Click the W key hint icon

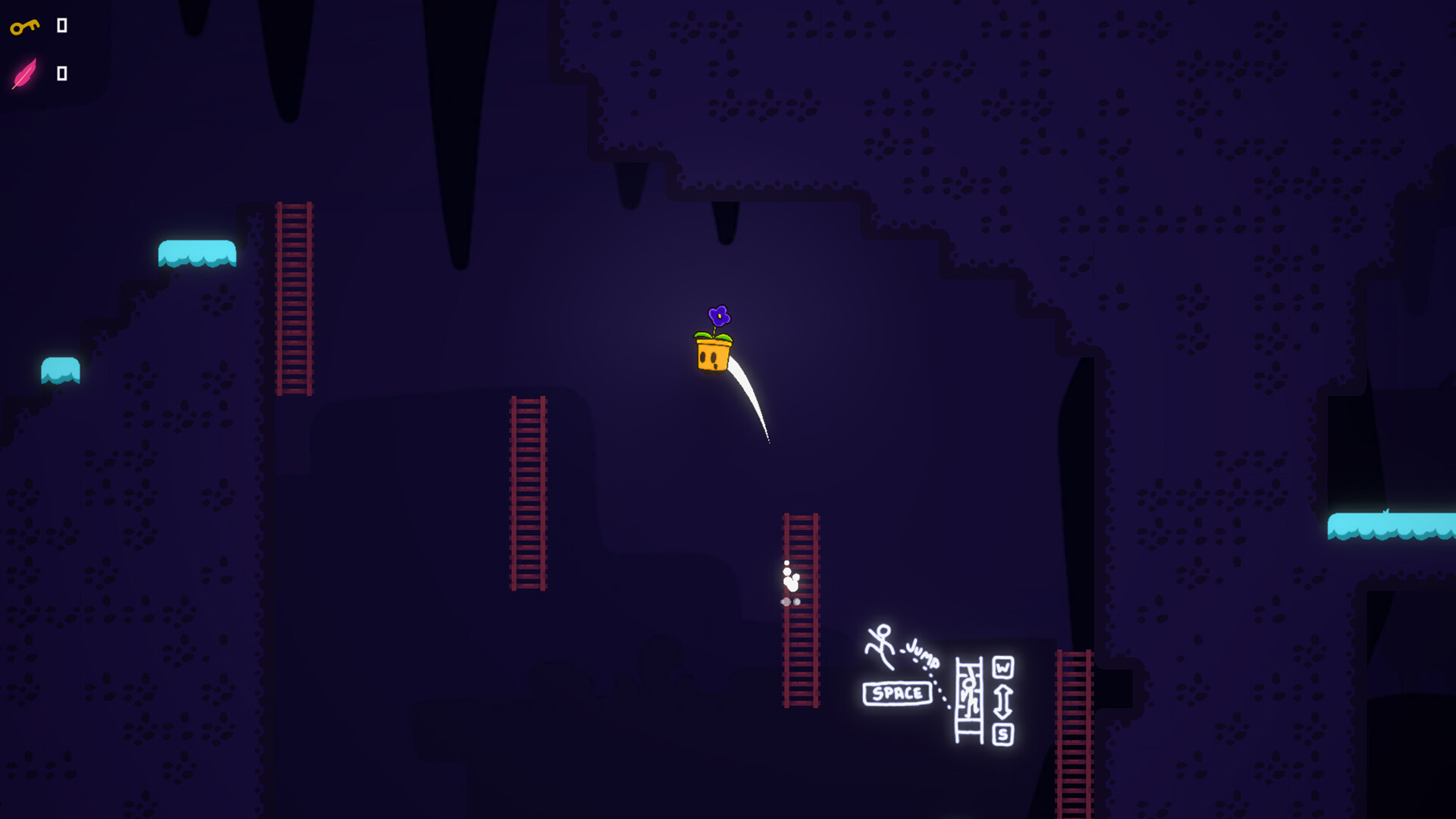pyautogui.click(x=1003, y=667)
